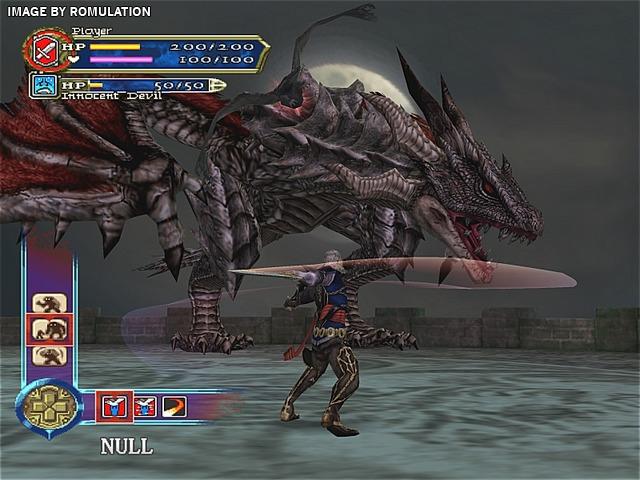Image resolution: width=640 pixels, height=480 pixels.
Task: Select the red-framed winged devil icon
Action: [114, 406]
